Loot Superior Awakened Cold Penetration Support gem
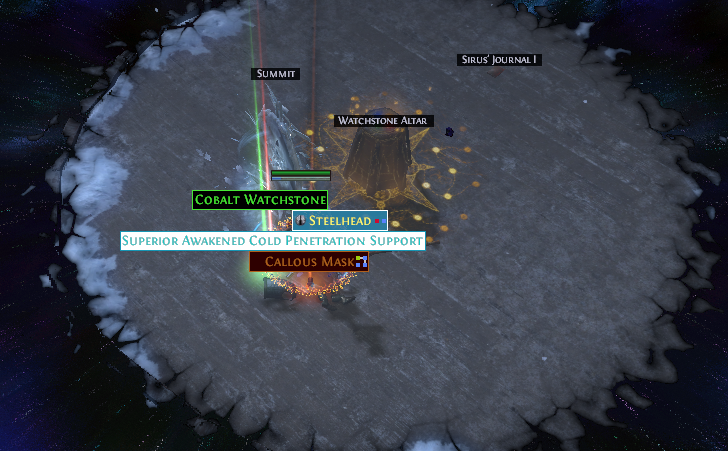This screenshot has width=728, height=451. 272,242
